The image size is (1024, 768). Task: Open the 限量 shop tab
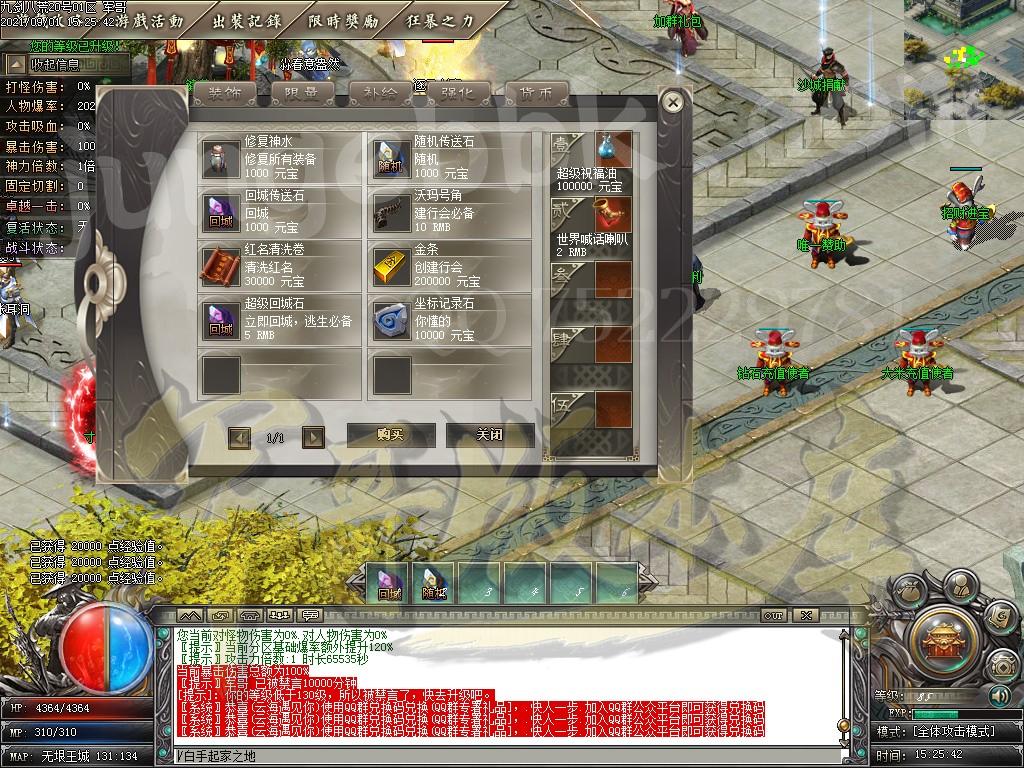pos(302,93)
